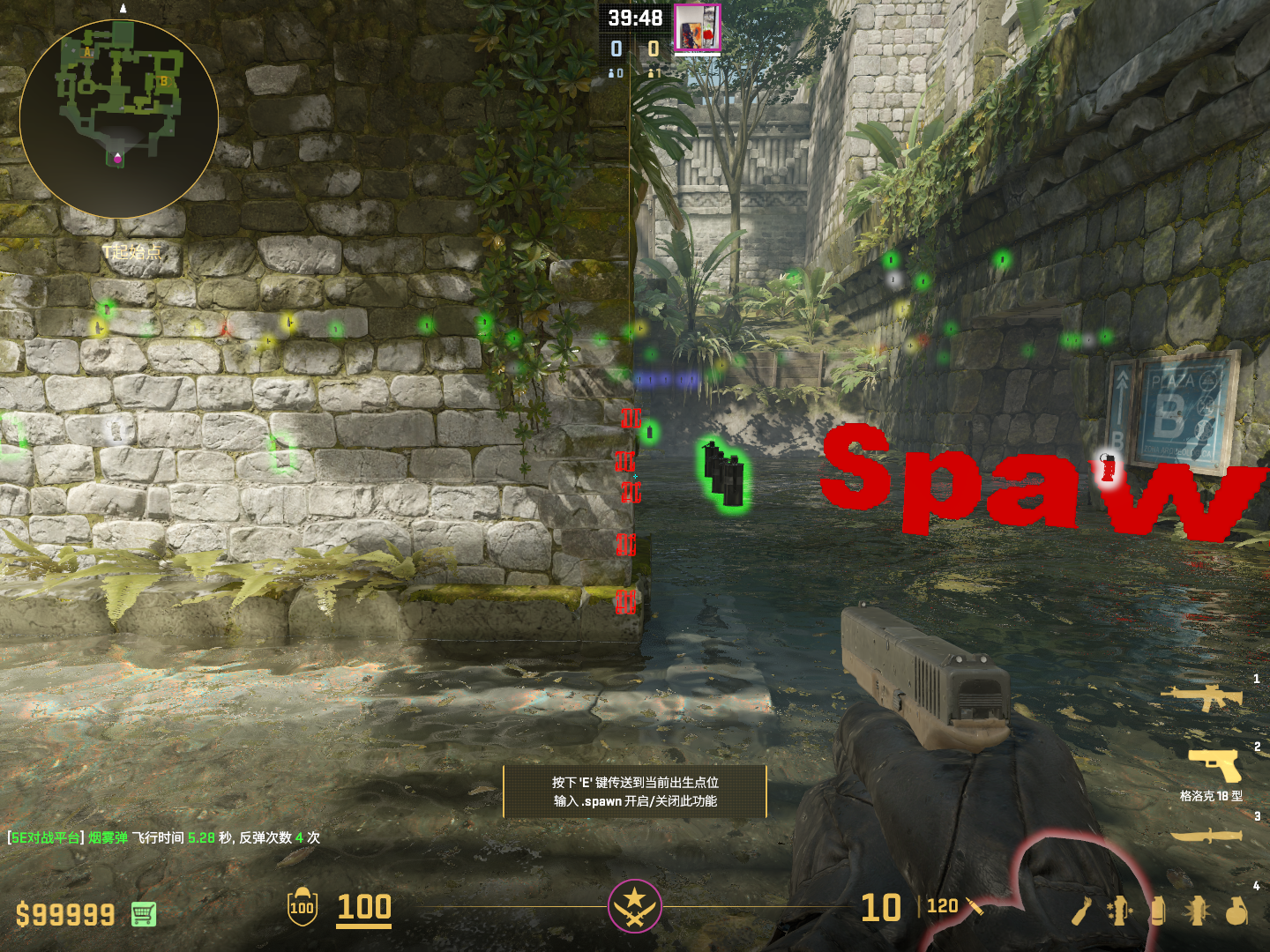Click the armor helmet shield icon
Screen dimensions: 1270x952
point(302,907)
